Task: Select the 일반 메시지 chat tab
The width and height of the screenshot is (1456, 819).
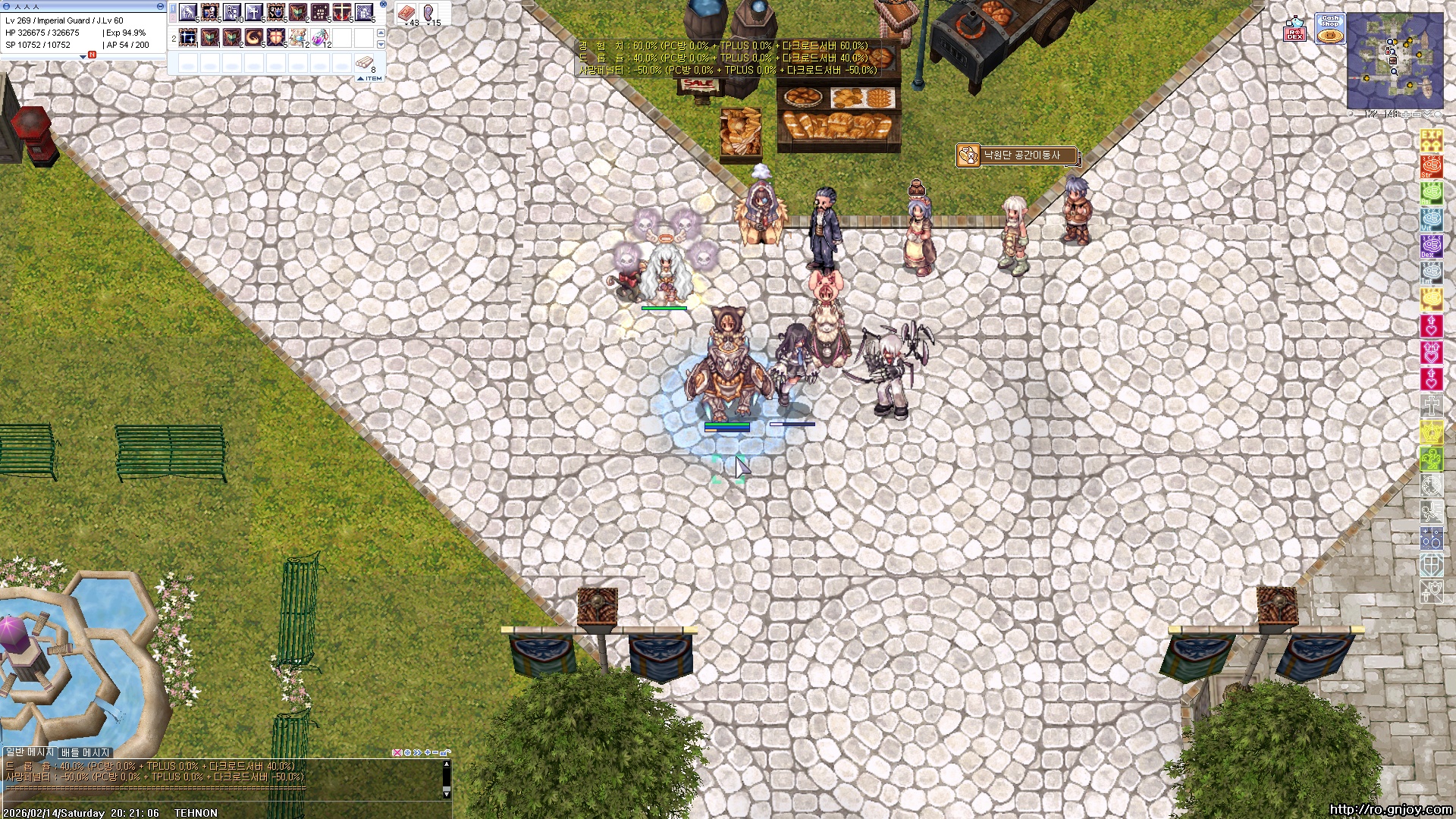Action: click(x=30, y=752)
